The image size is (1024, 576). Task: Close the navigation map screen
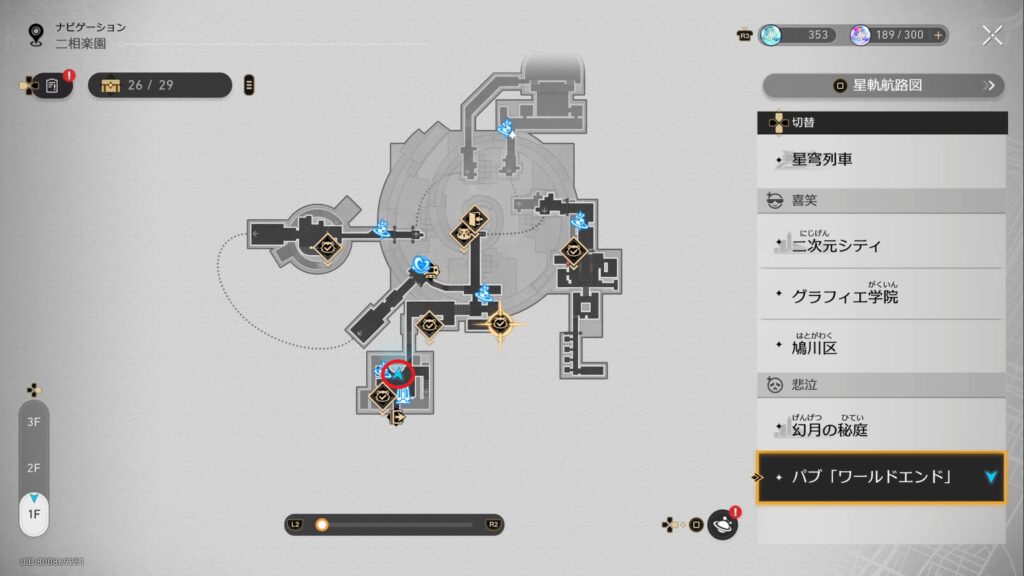(x=992, y=36)
